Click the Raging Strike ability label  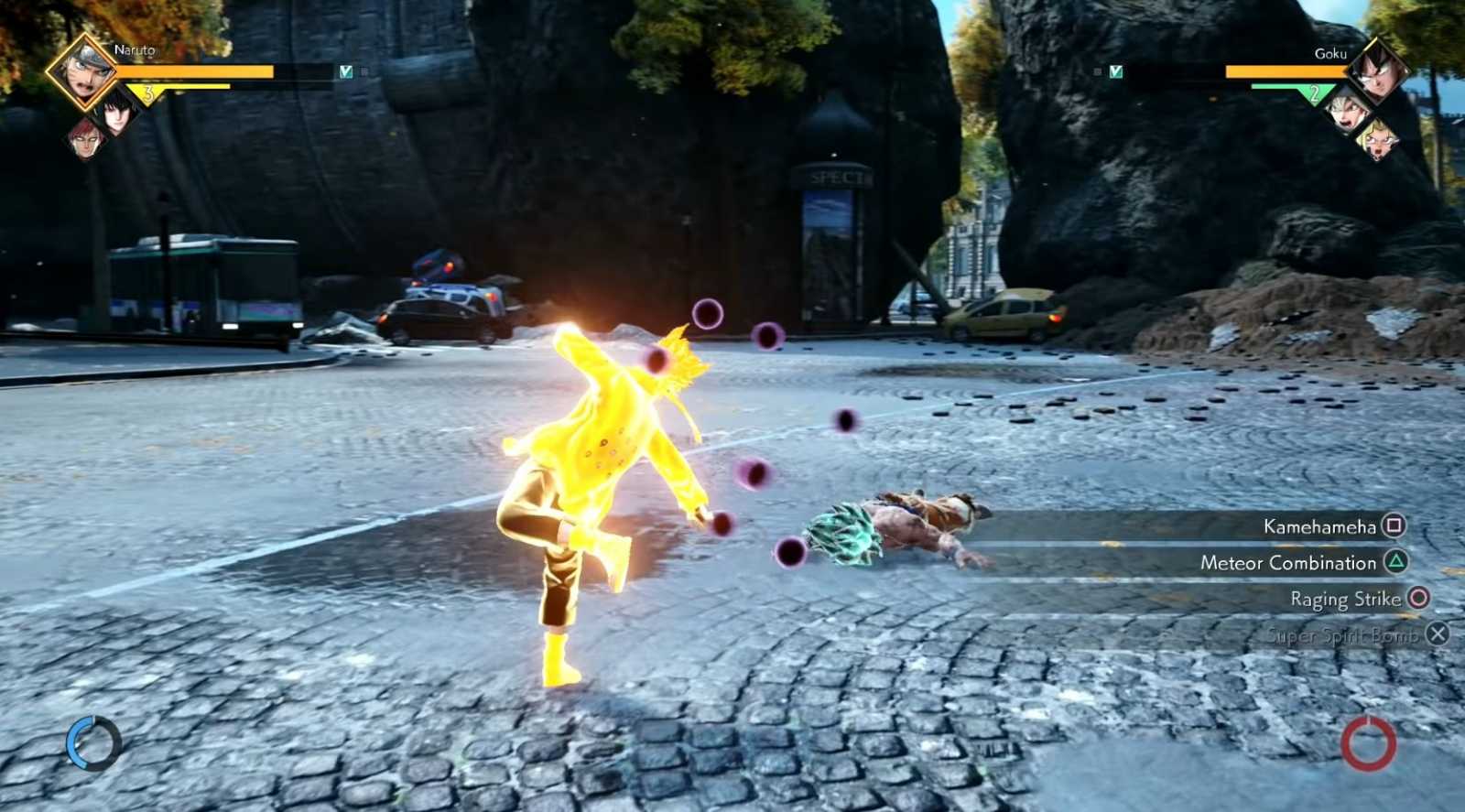(1348, 599)
